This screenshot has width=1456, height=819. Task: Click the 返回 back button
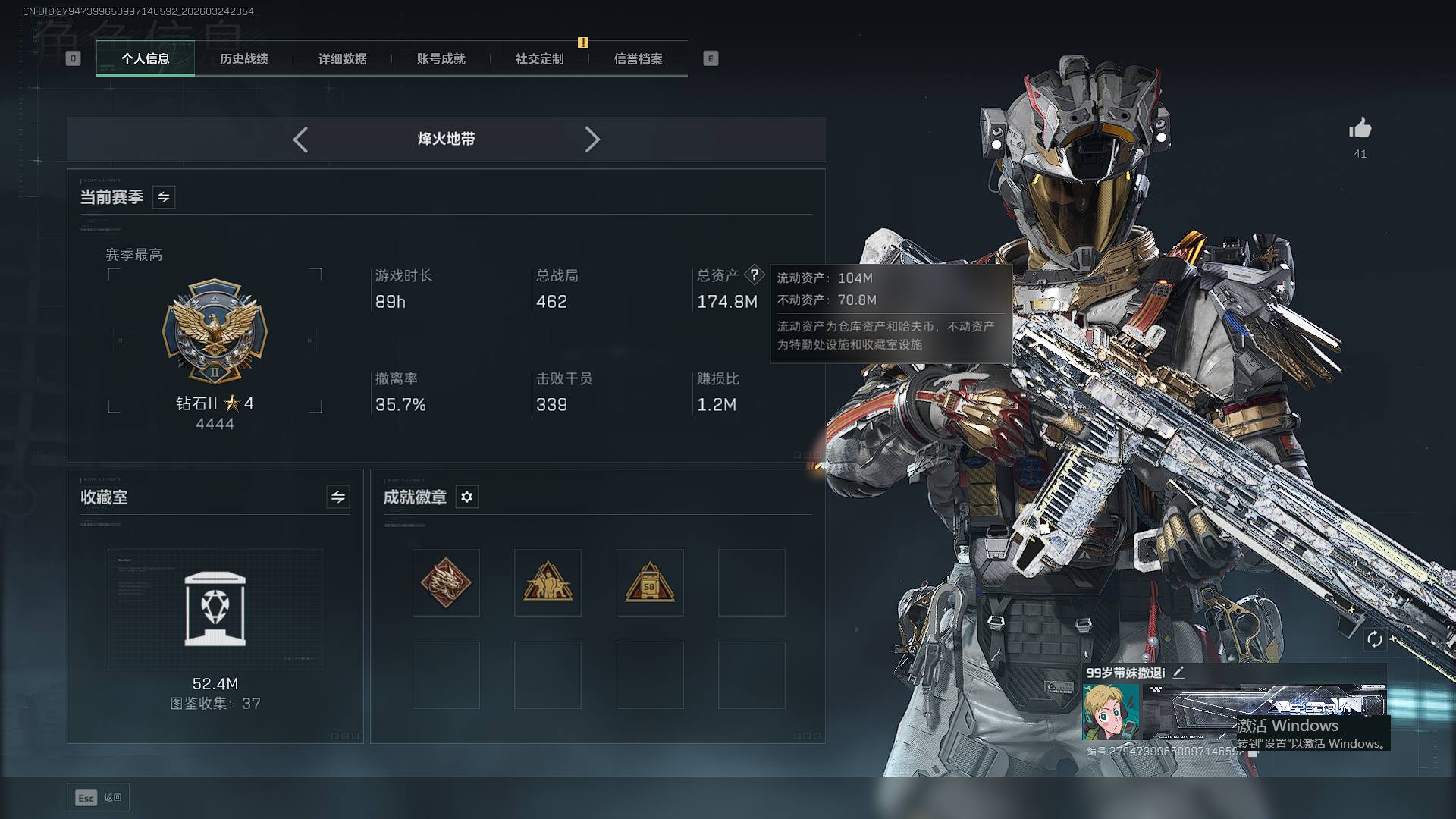click(x=99, y=798)
